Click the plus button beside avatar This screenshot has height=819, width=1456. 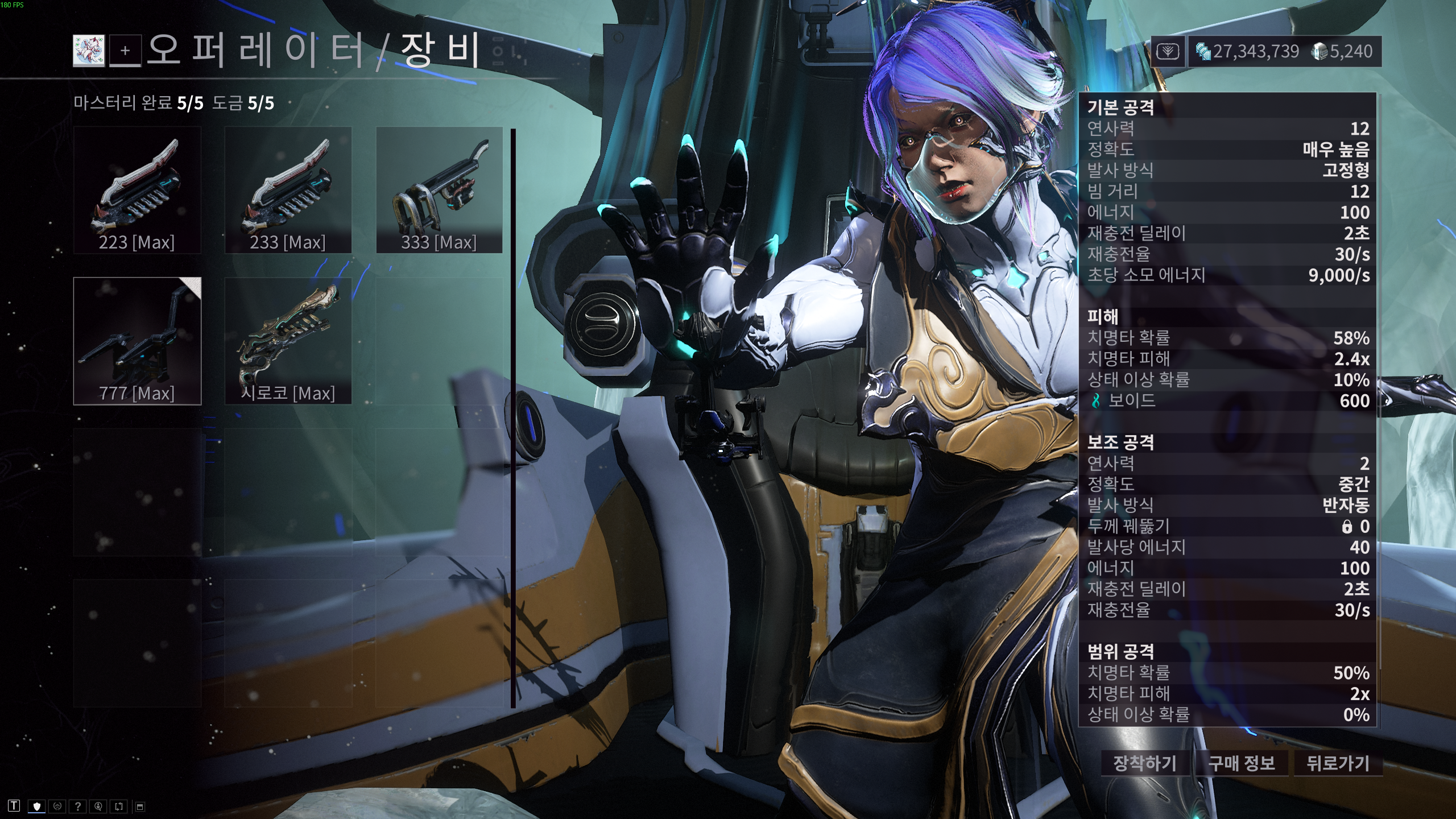coord(125,51)
